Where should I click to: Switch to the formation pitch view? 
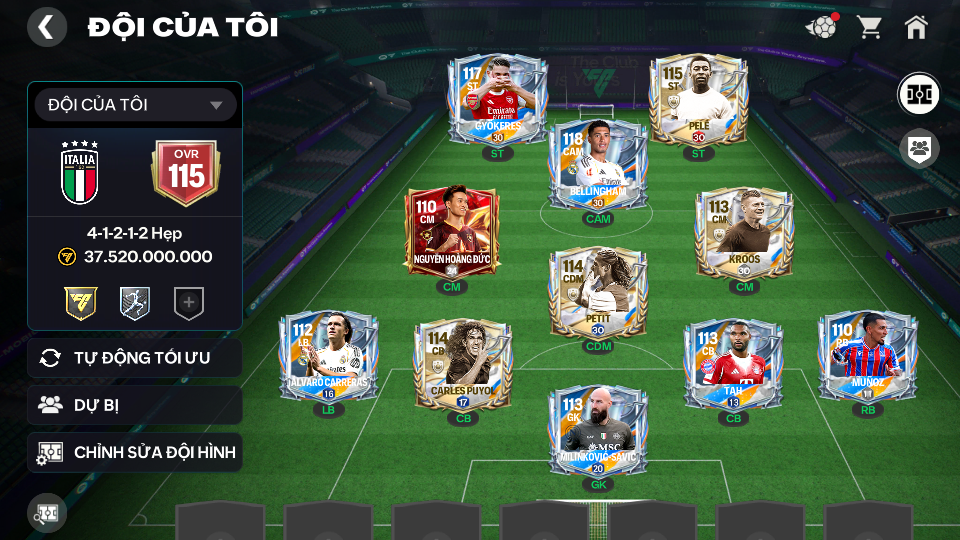(x=917, y=93)
